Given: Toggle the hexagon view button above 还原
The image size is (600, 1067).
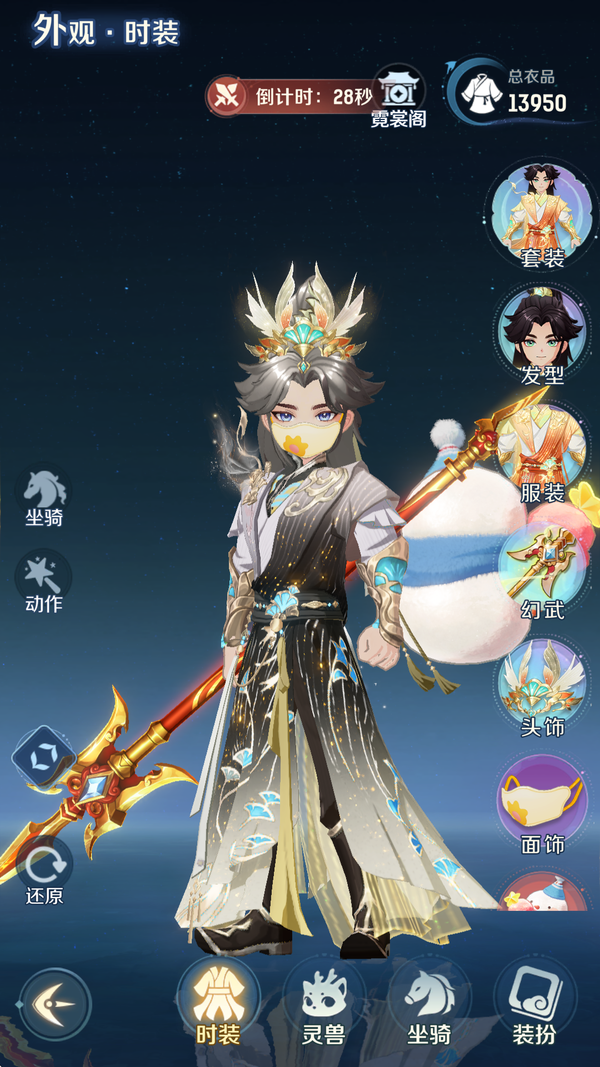Looking at the screenshot, I should point(44,757).
